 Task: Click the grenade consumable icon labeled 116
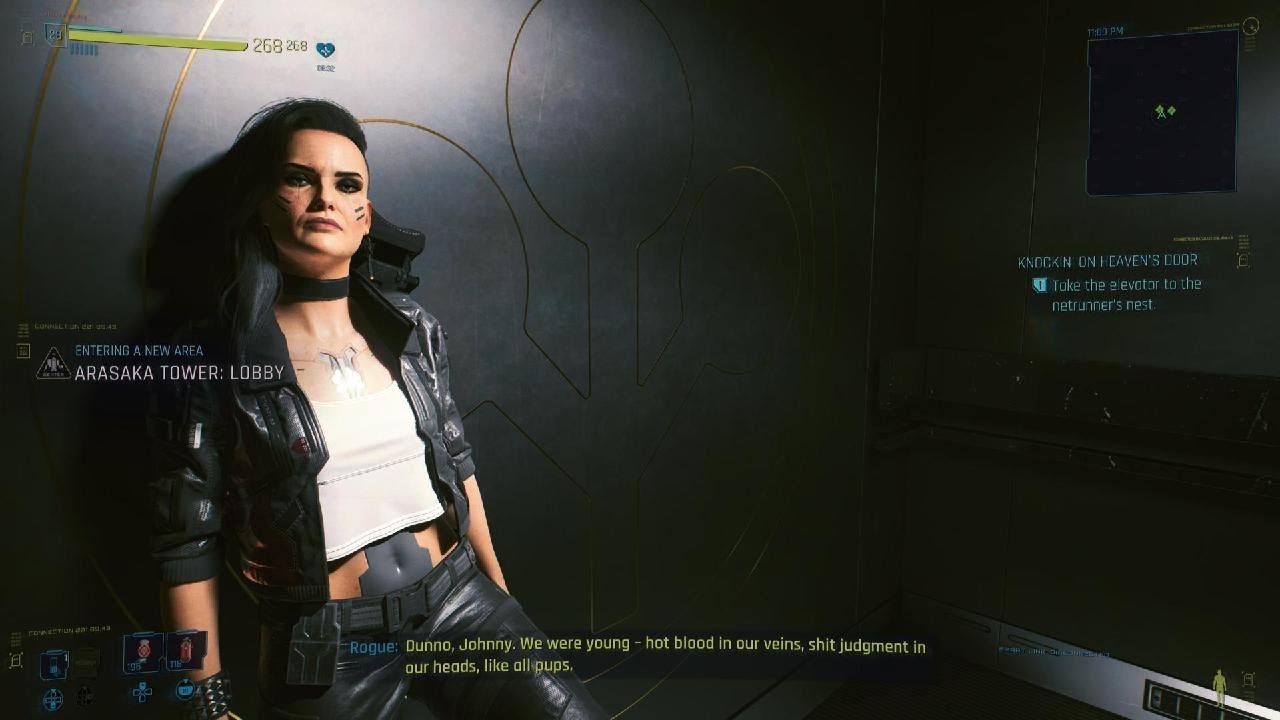pos(185,650)
